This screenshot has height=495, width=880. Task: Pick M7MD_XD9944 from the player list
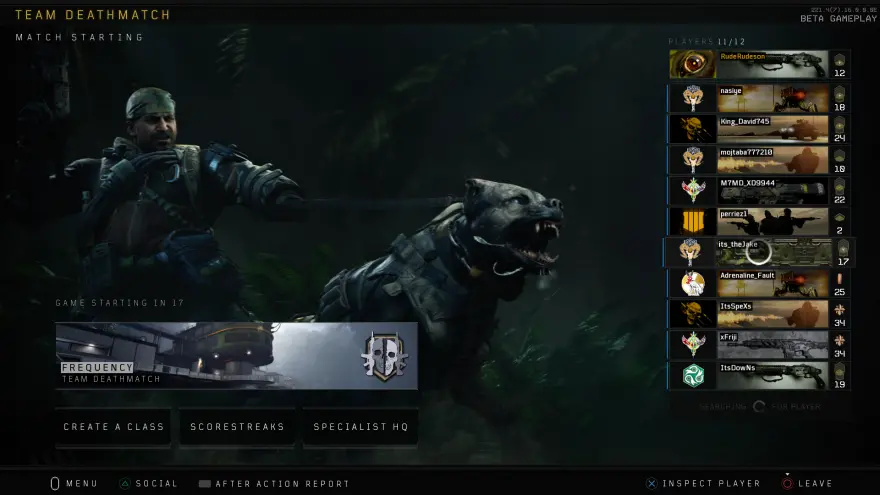[760, 191]
